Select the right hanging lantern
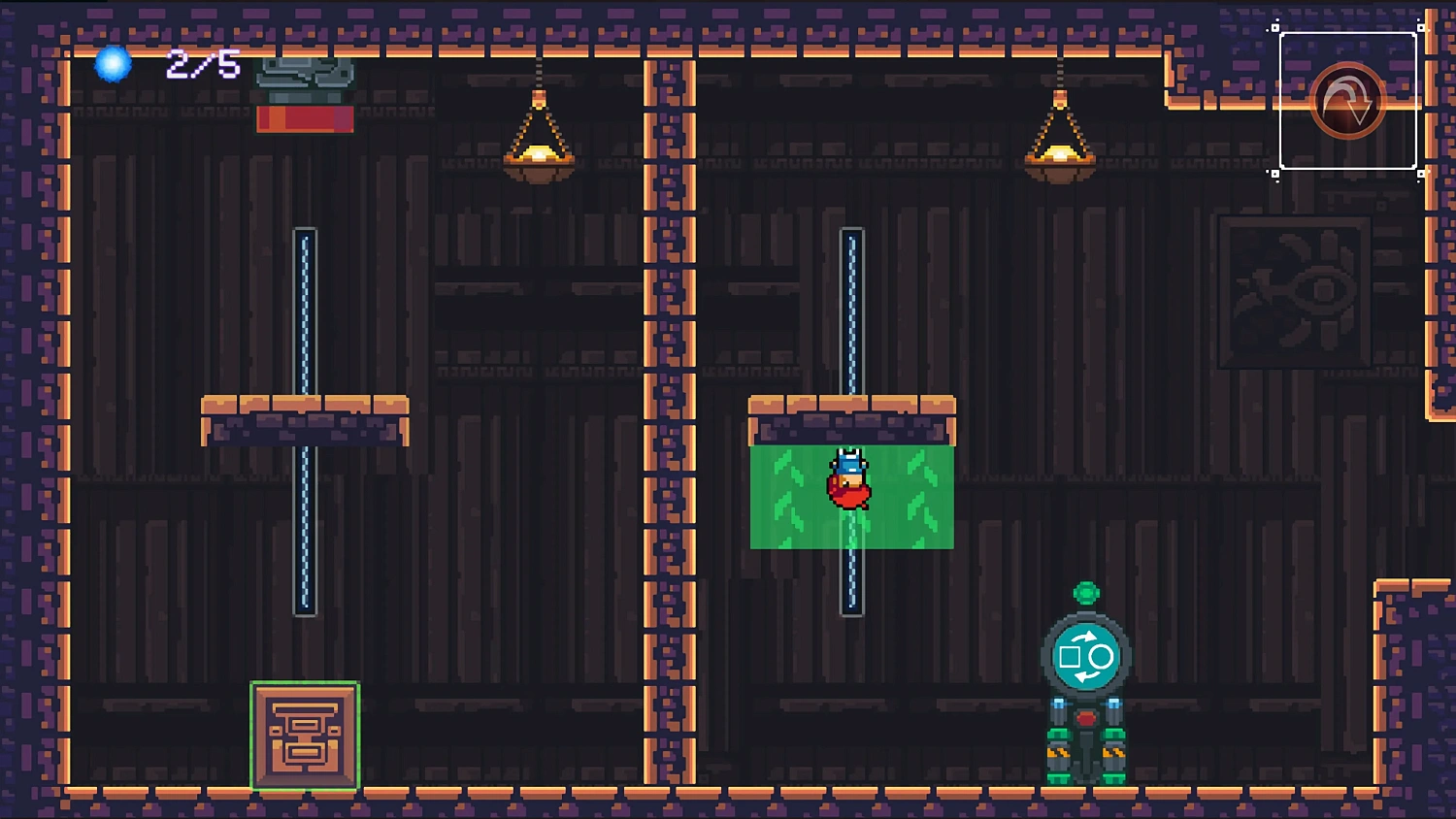 click(1060, 155)
